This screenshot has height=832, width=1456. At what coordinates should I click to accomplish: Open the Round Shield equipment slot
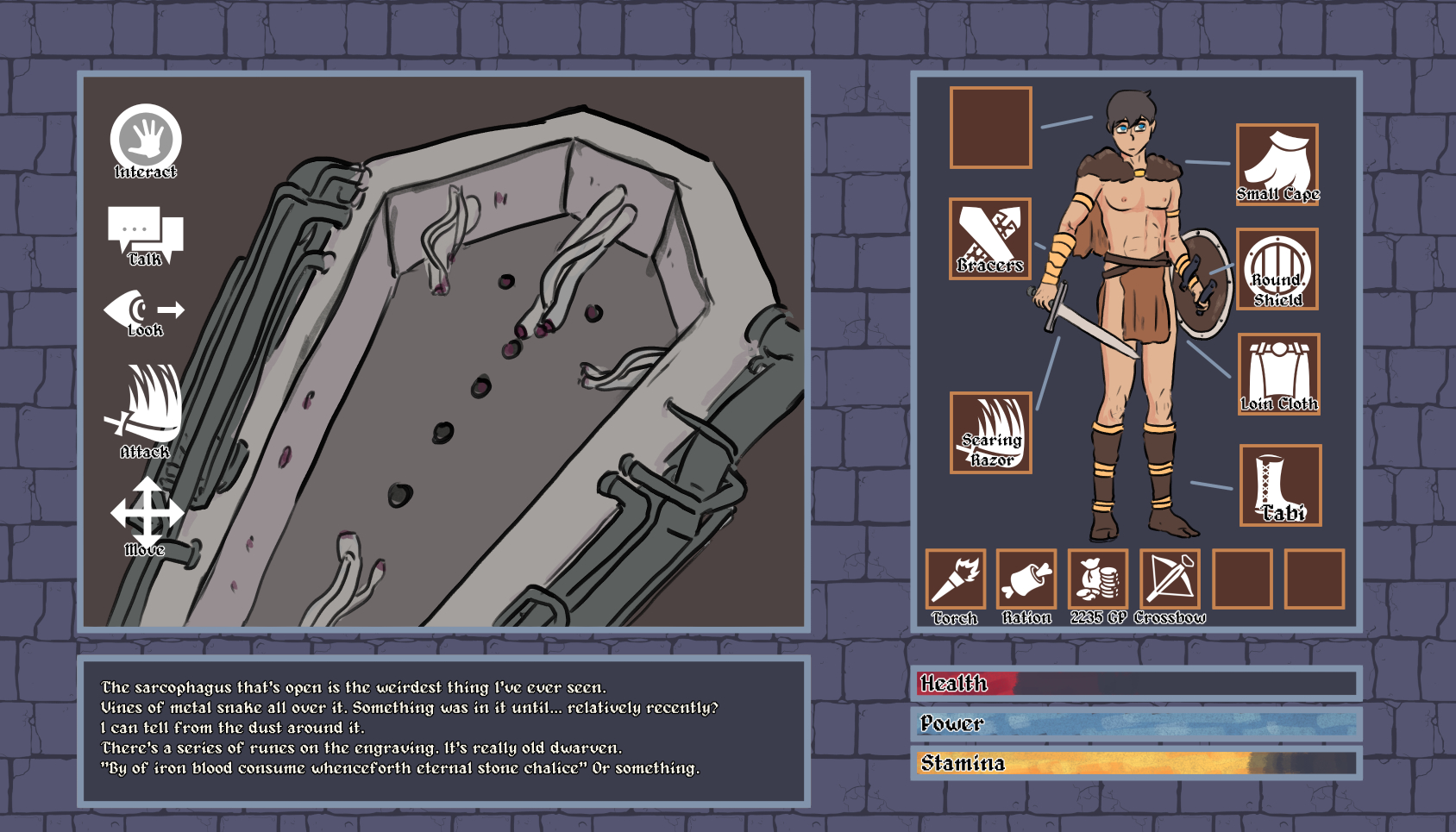coord(1277,269)
